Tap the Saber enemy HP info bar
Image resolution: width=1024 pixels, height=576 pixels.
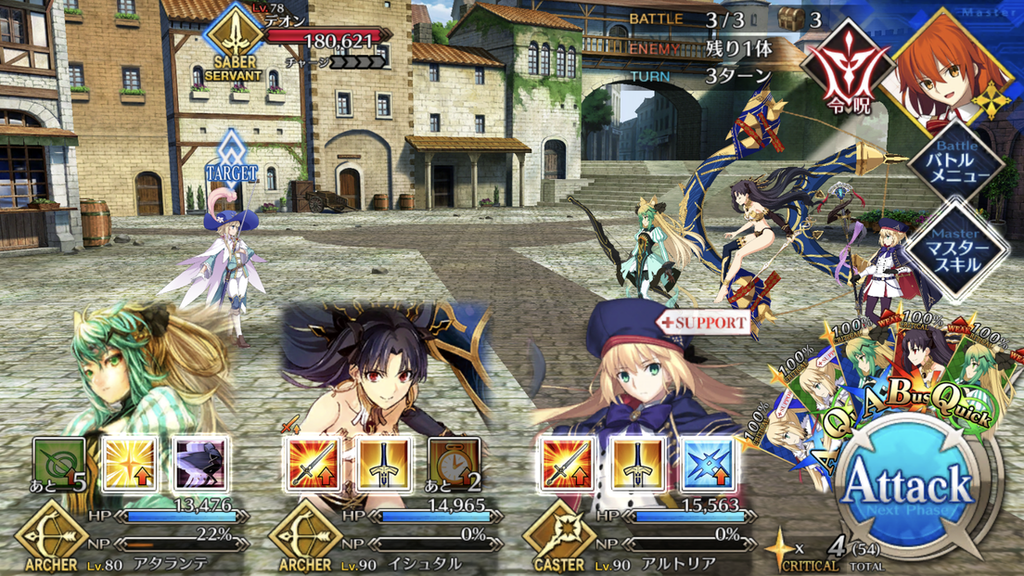pos(322,41)
